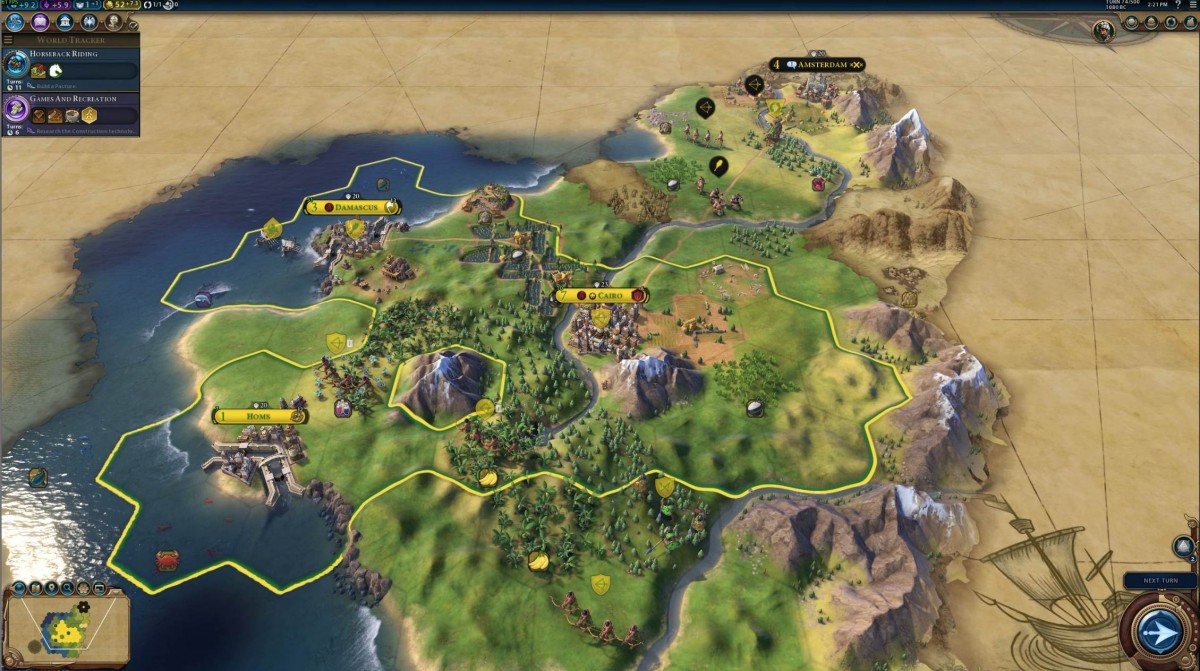Image resolution: width=1200 pixels, height=671 pixels.
Task: End turn with the arrow button
Action: [1159, 632]
